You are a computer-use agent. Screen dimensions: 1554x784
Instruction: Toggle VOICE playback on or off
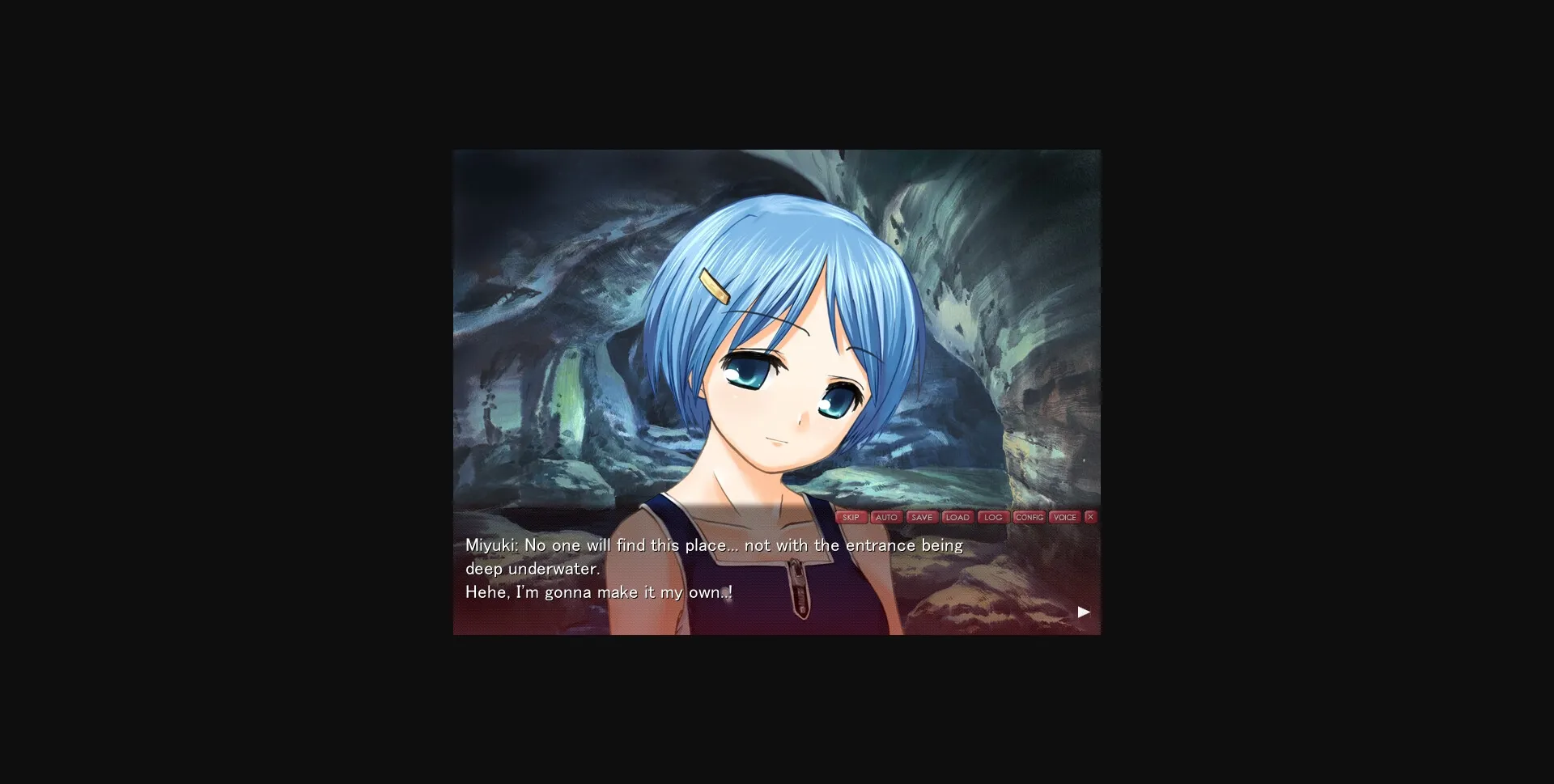coord(1065,517)
